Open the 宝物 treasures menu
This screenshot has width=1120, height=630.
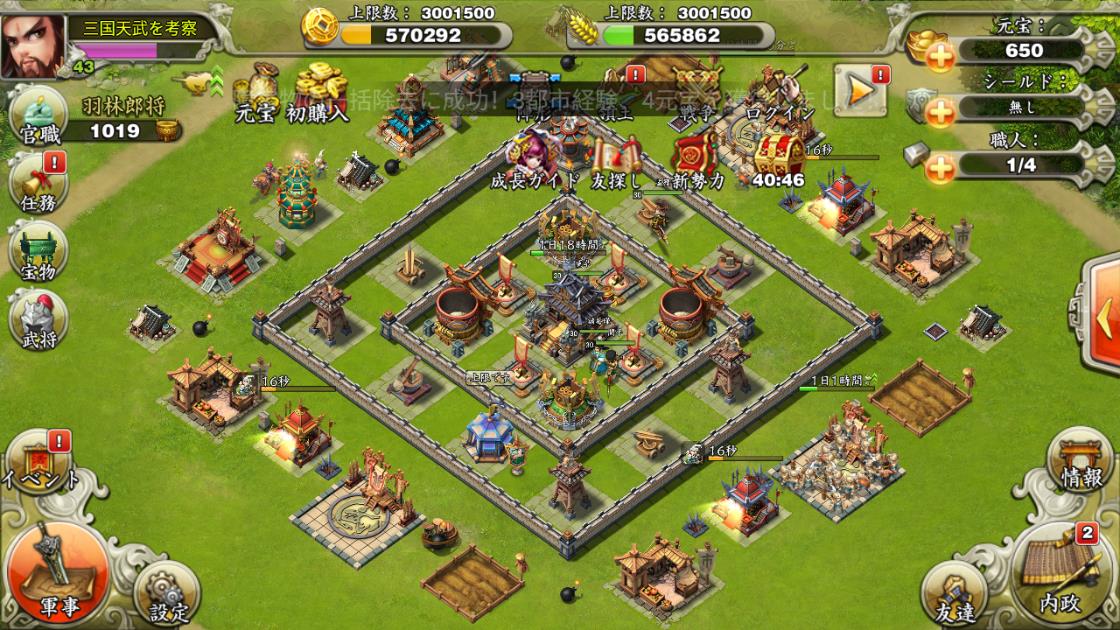click(37, 250)
